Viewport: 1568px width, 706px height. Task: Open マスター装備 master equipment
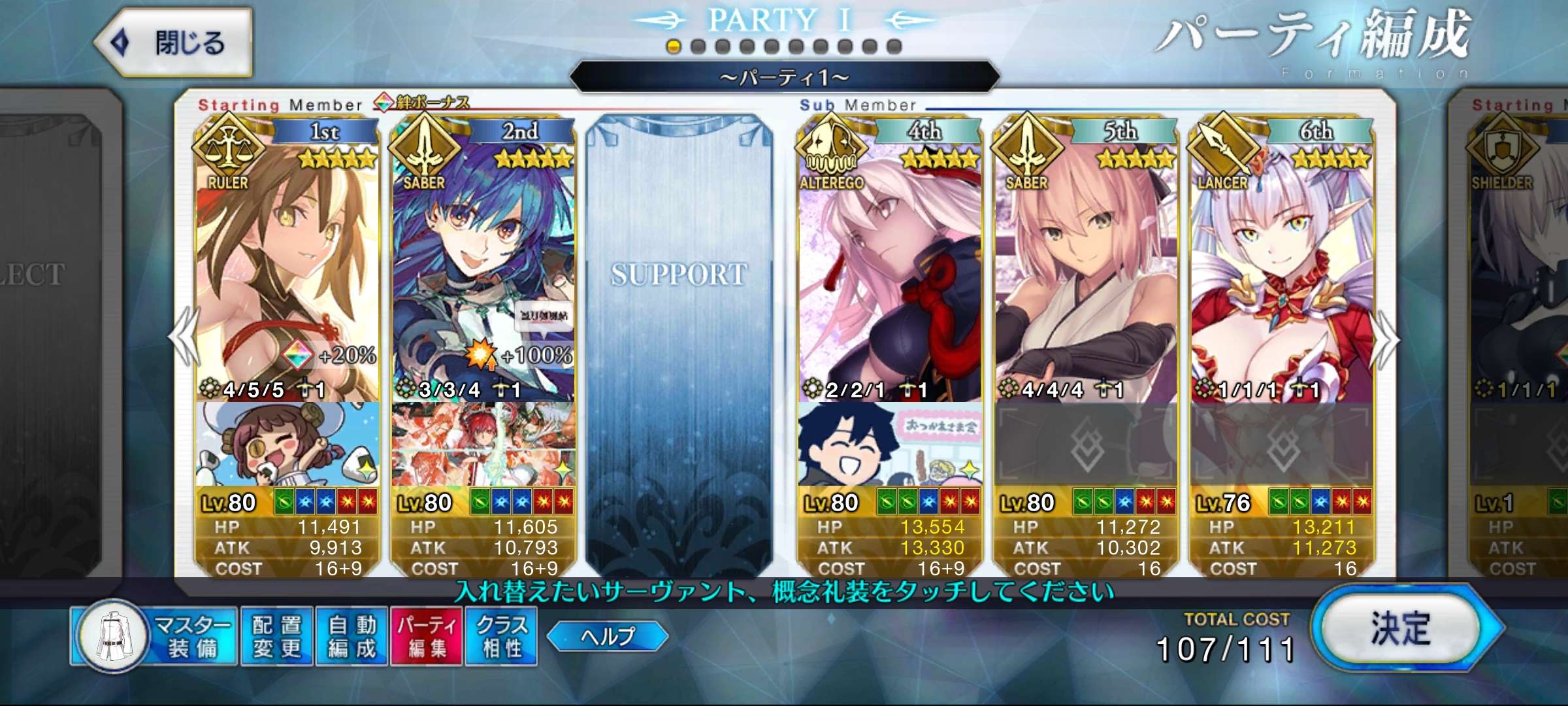(154, 636)
